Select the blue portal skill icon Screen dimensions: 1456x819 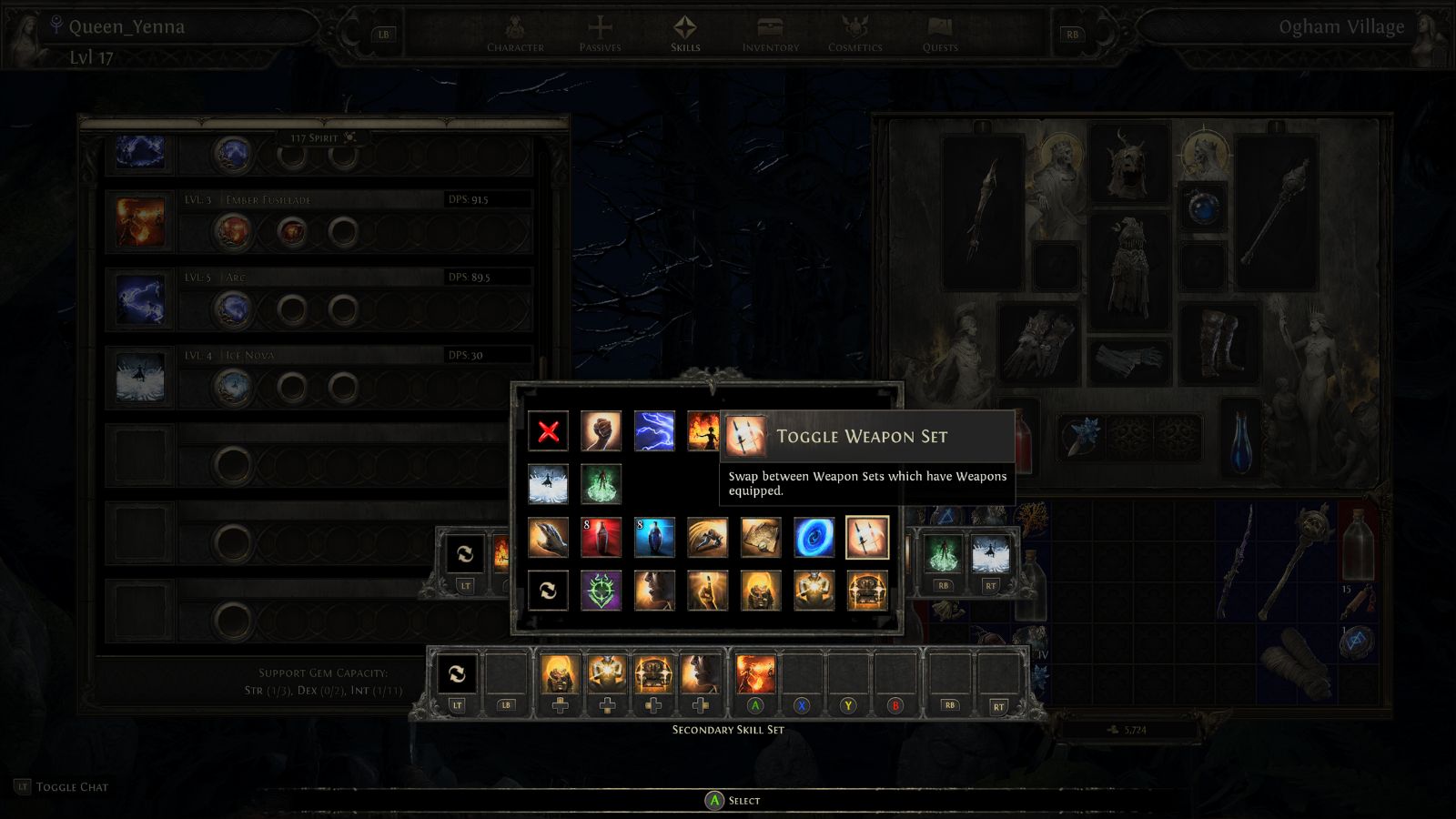pos(813,538)
